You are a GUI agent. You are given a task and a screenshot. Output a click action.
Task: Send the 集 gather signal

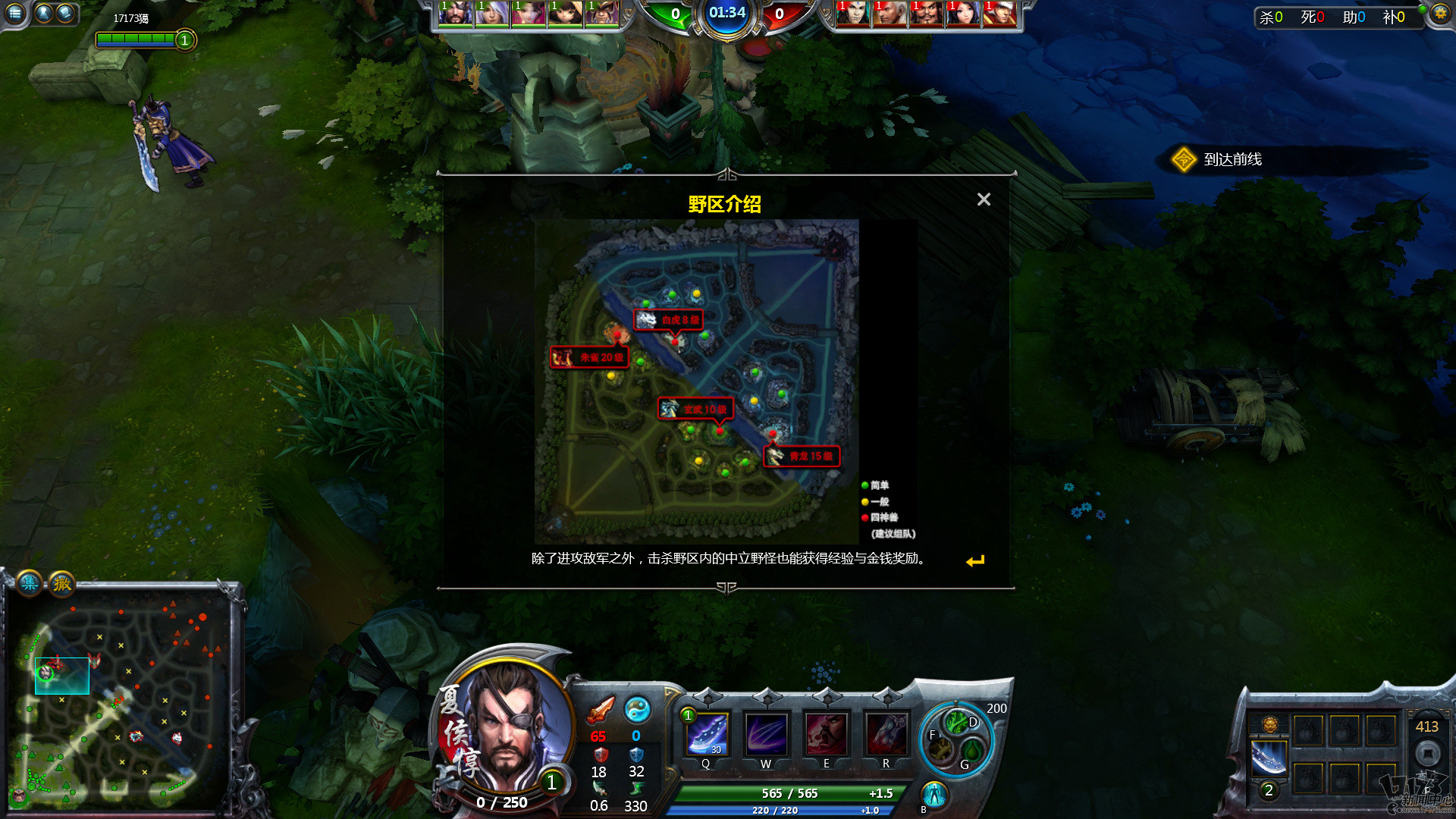[x=30, y=582]
